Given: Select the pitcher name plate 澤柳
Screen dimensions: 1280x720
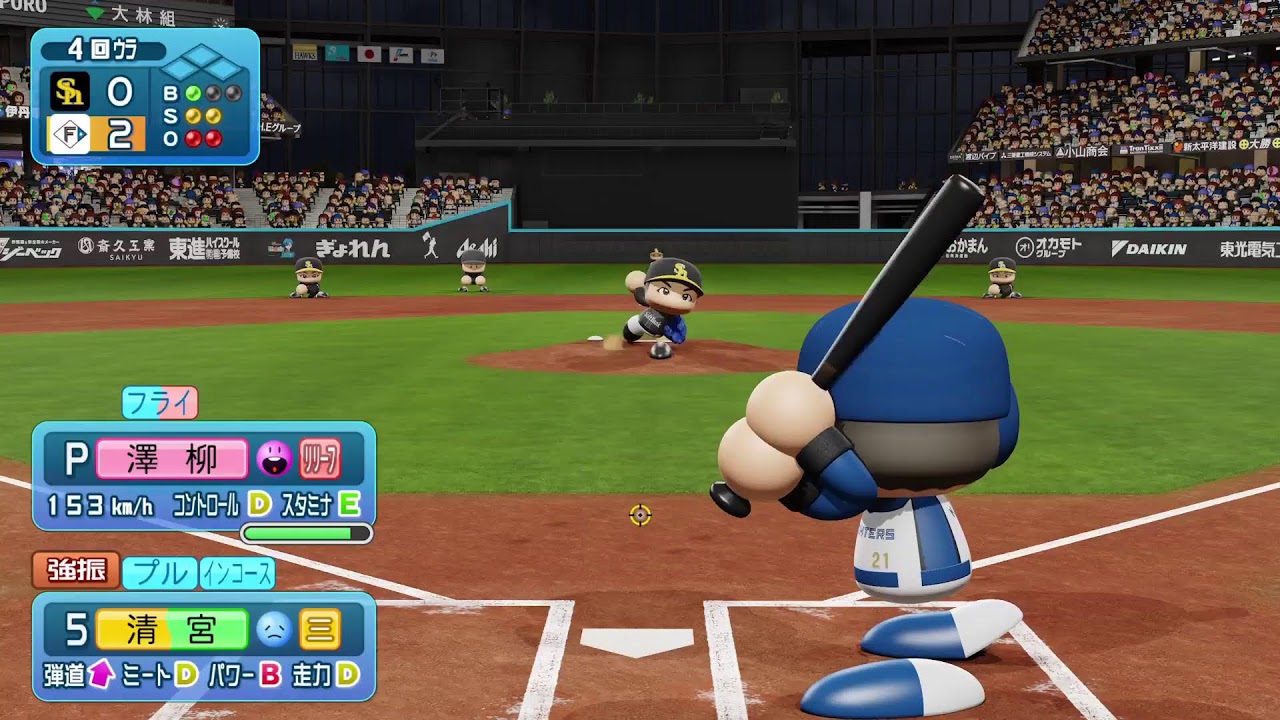Looking at the screenshot, I should coord(171,459).
